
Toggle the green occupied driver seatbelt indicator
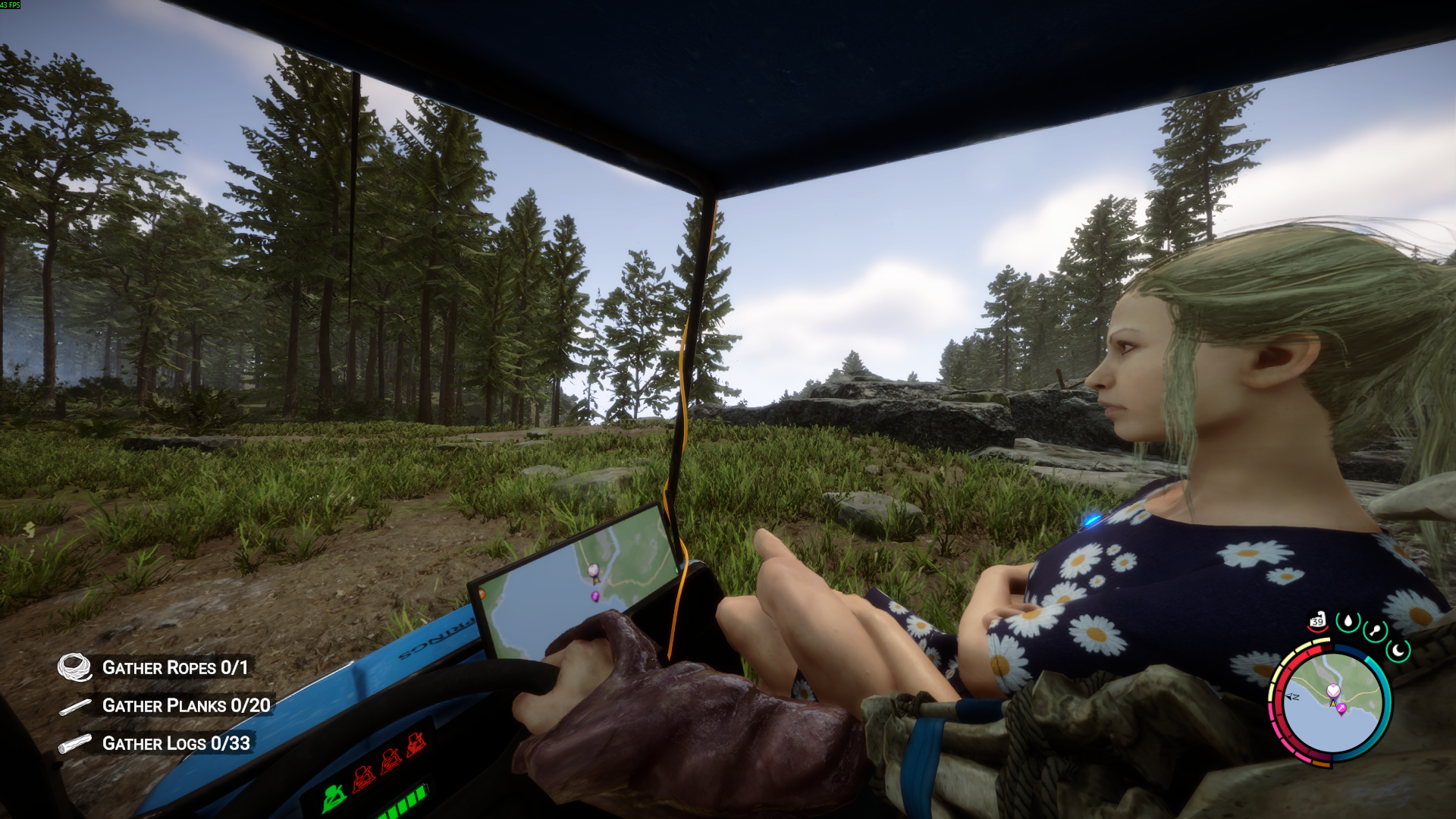(334, 796)
